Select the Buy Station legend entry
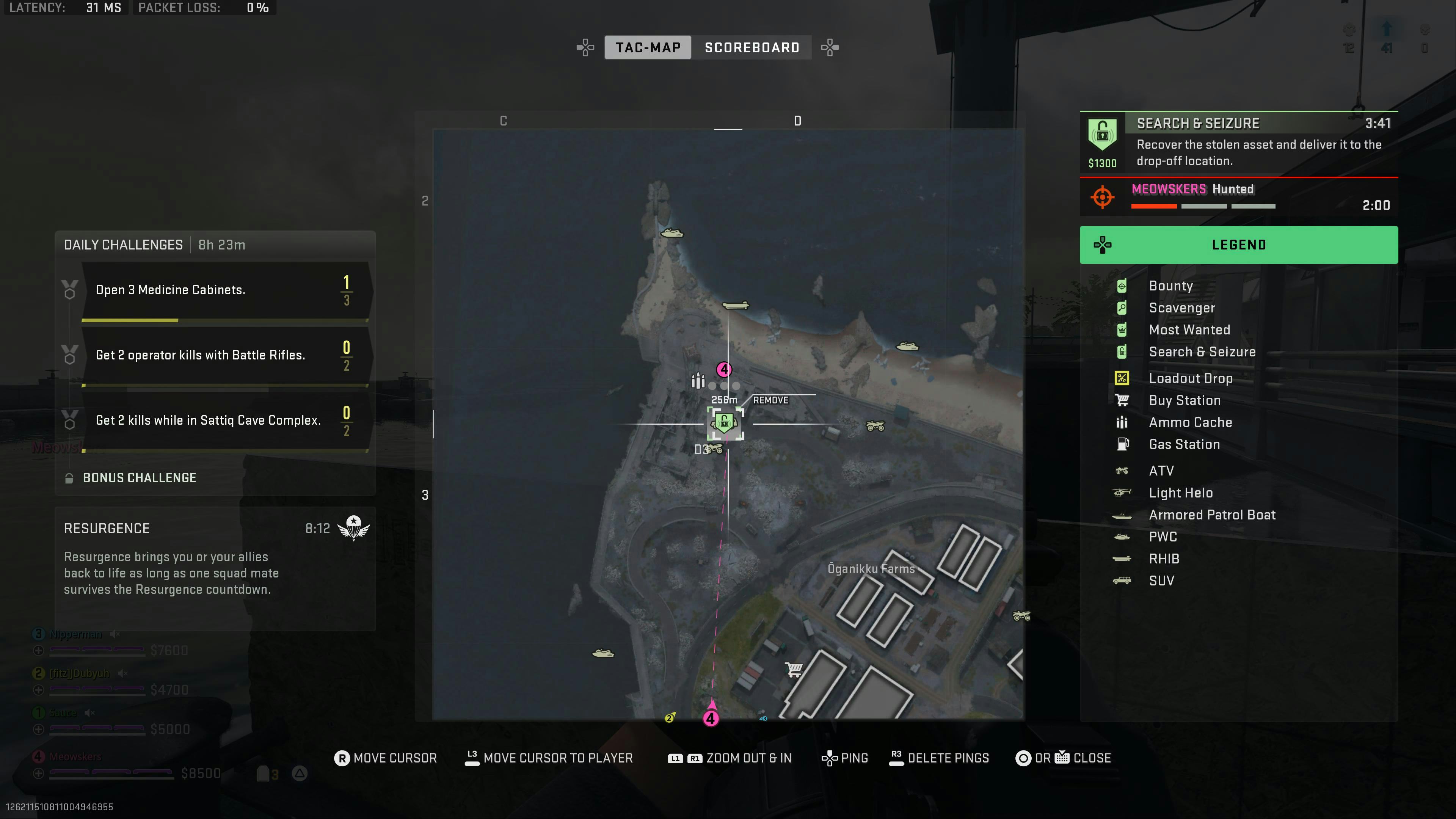1456x819 pixels. [1184, 400]
